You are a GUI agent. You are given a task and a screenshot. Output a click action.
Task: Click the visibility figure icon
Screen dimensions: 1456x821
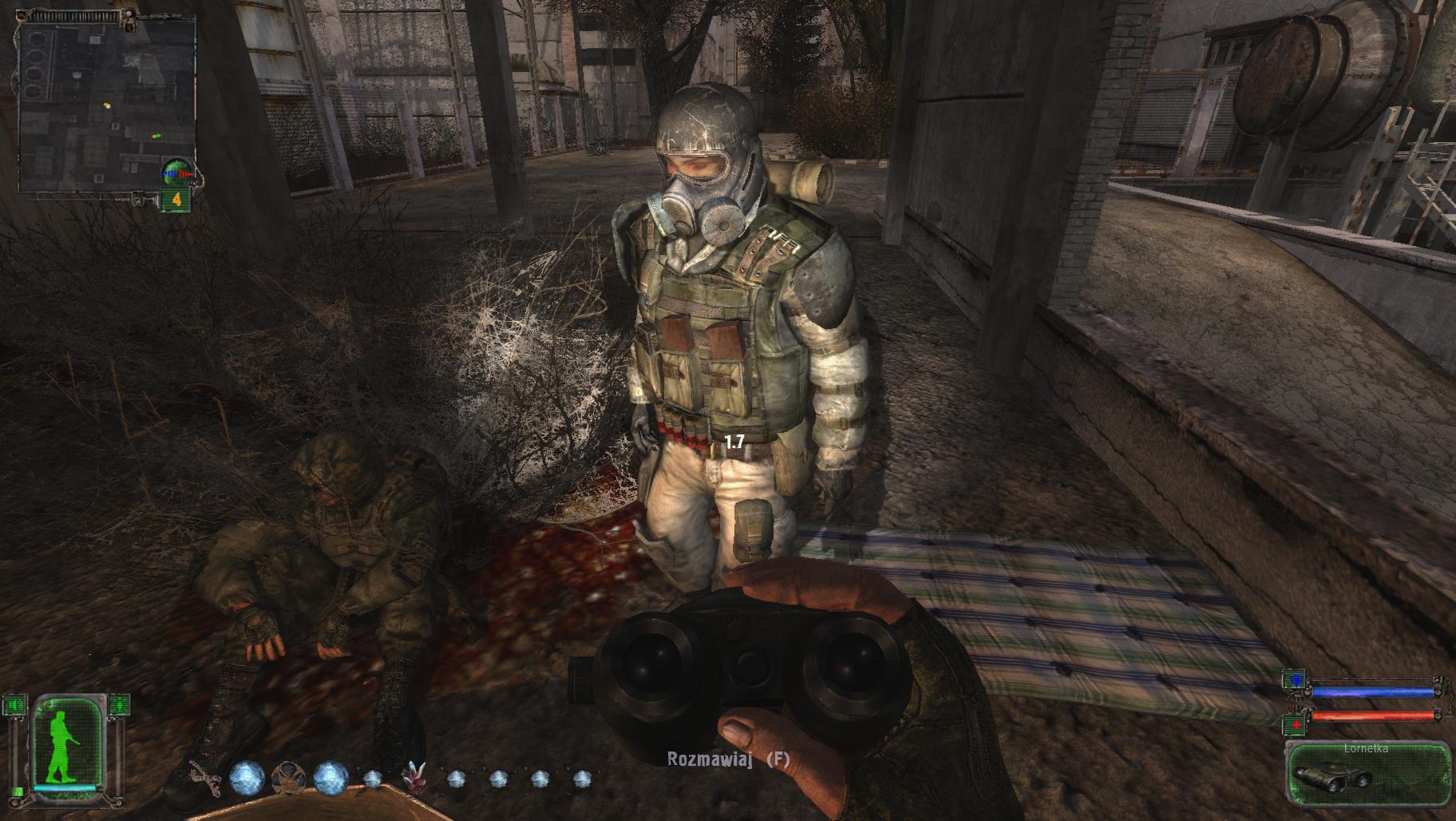coord(118,705)
